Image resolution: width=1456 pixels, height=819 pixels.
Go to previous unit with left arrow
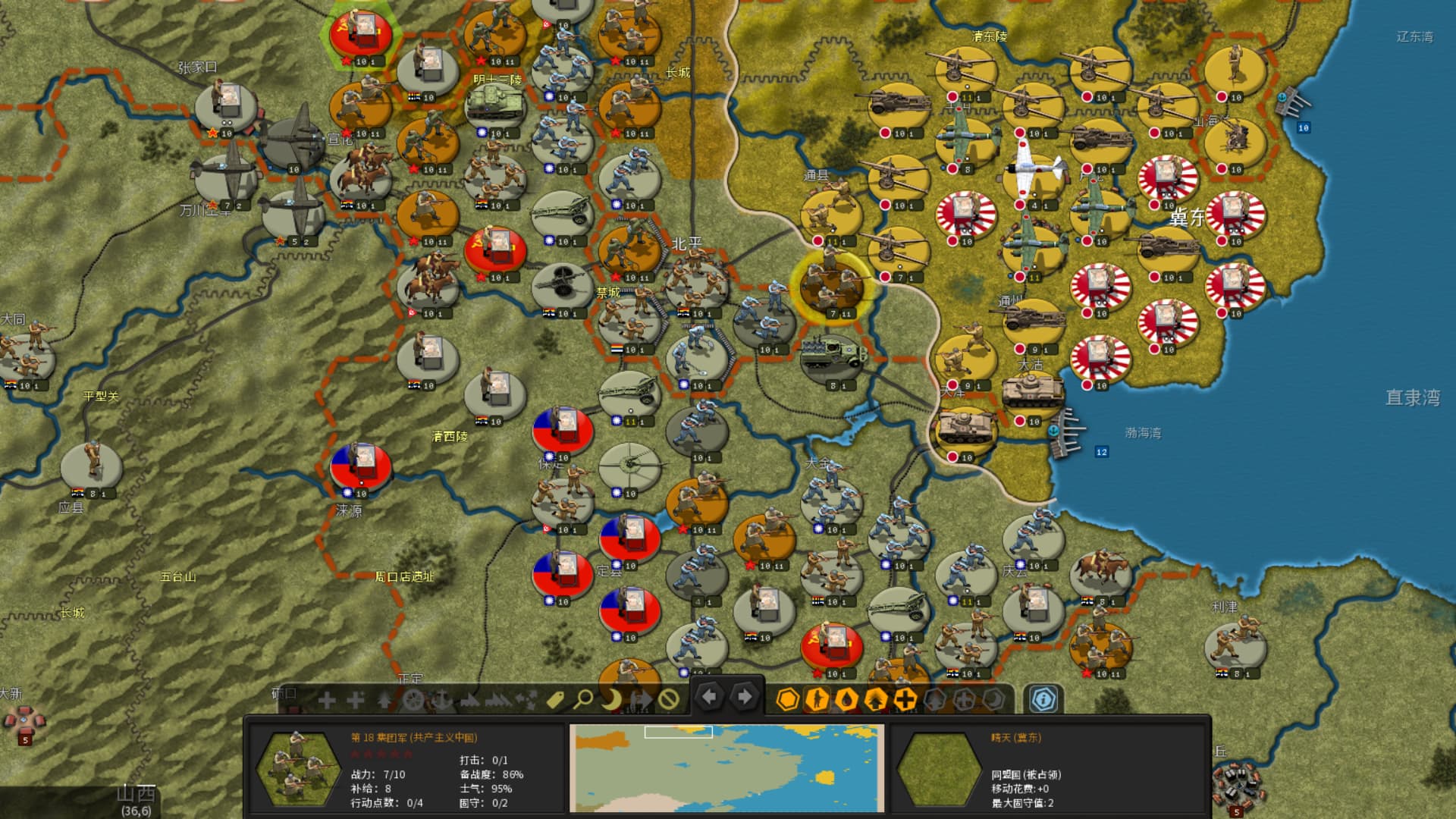710,697
